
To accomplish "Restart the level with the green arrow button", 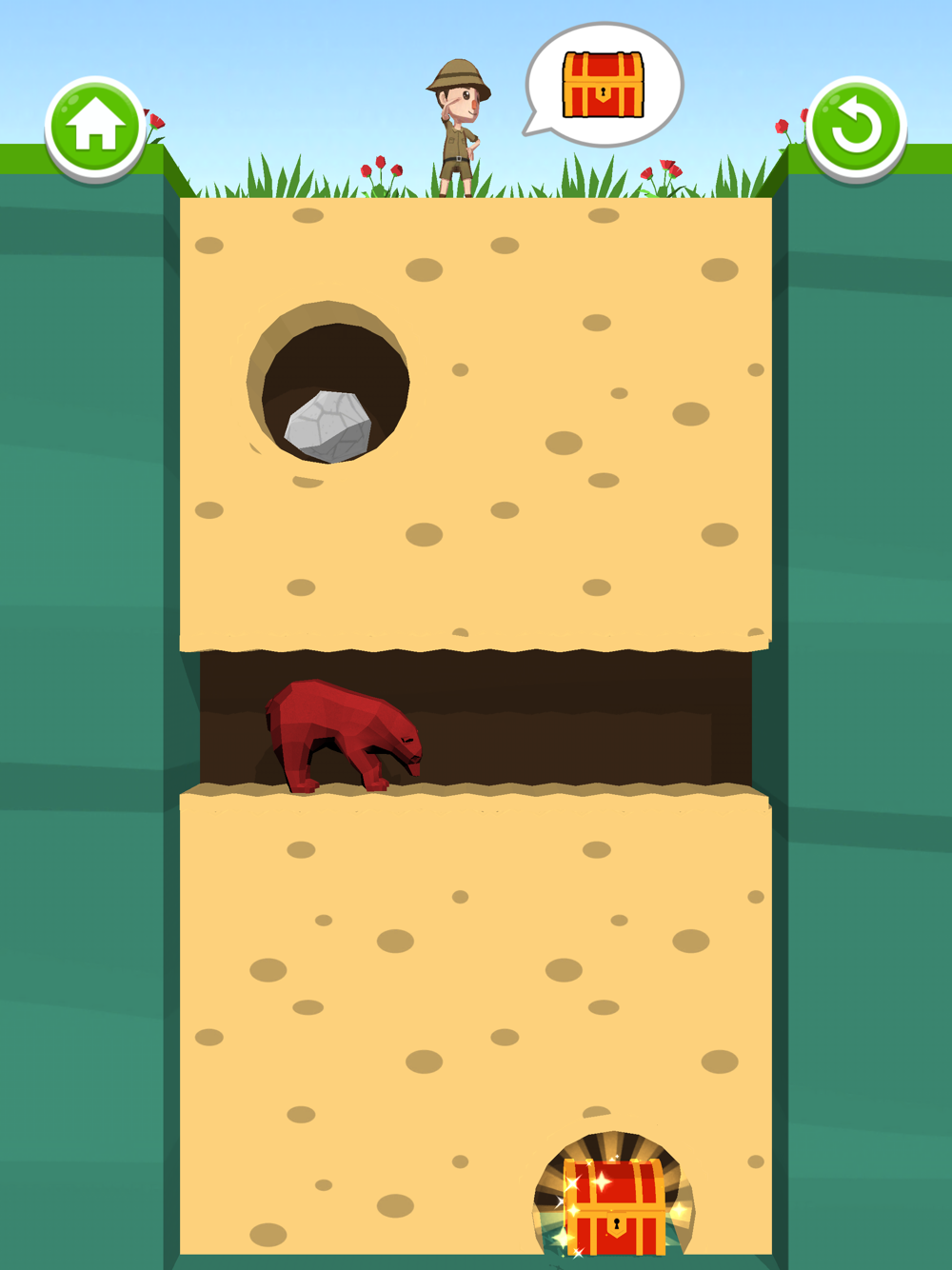I will click(855, 128).
